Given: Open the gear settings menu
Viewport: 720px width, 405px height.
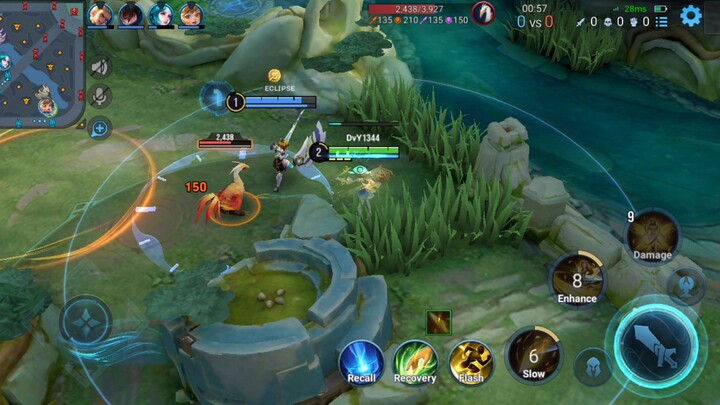Looking at the screenshot, I should (x=691, y=16).
